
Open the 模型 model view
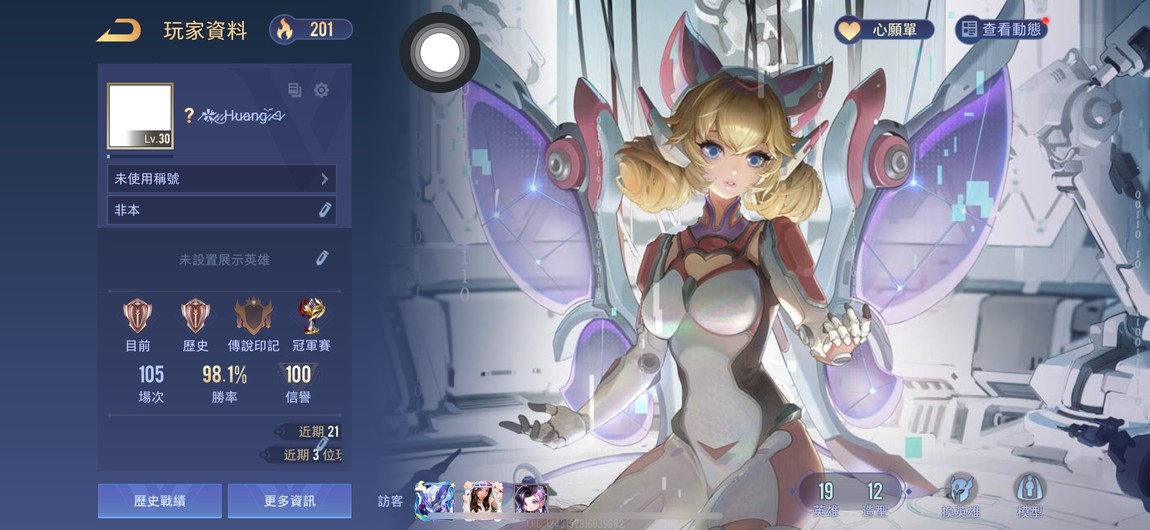click(x=1029, y=492)
